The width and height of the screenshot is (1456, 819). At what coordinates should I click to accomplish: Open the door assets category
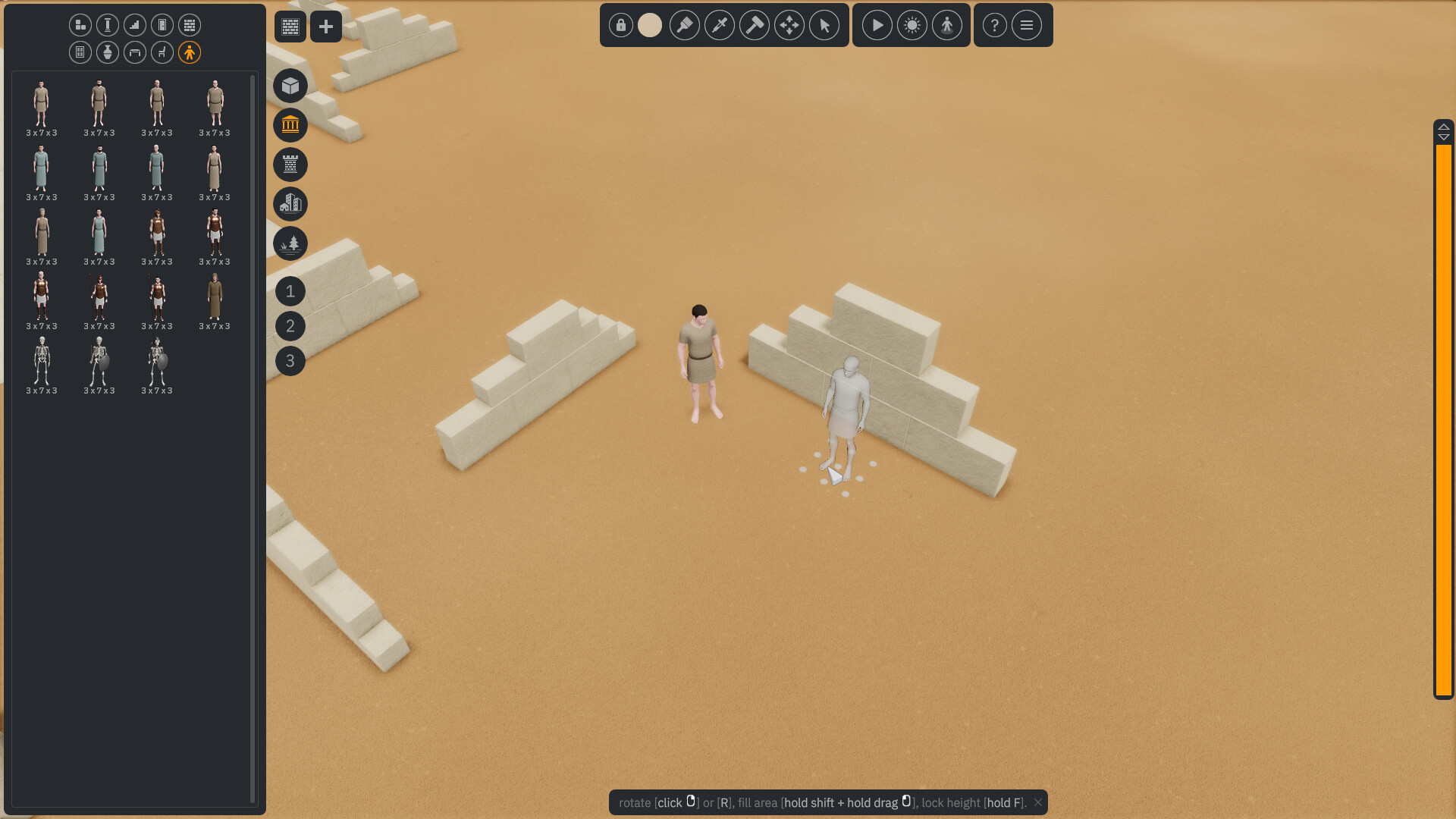tap(162, 25)
